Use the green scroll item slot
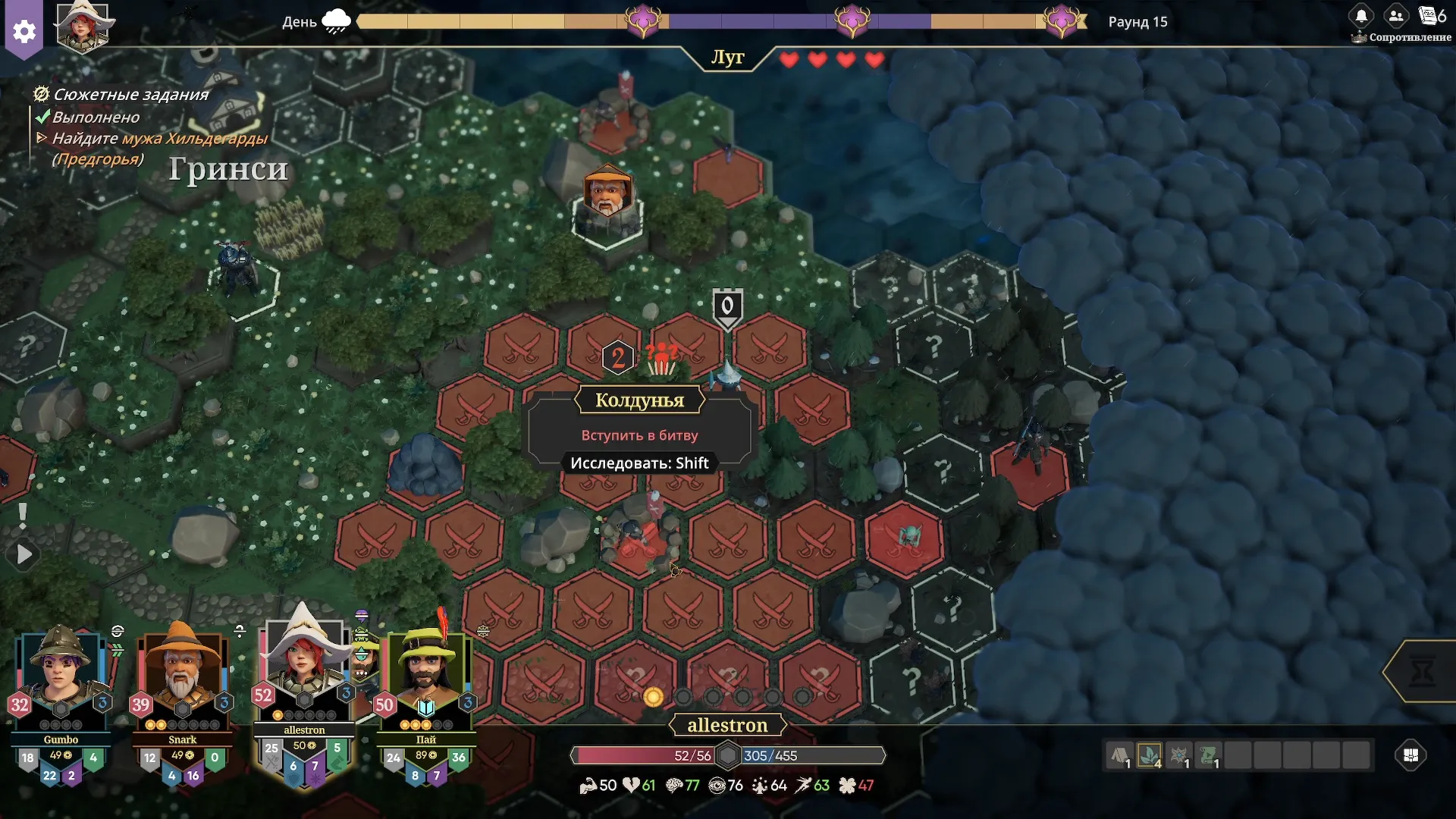Viewport: 1456px width, 819px height. tap(1209, 755)
